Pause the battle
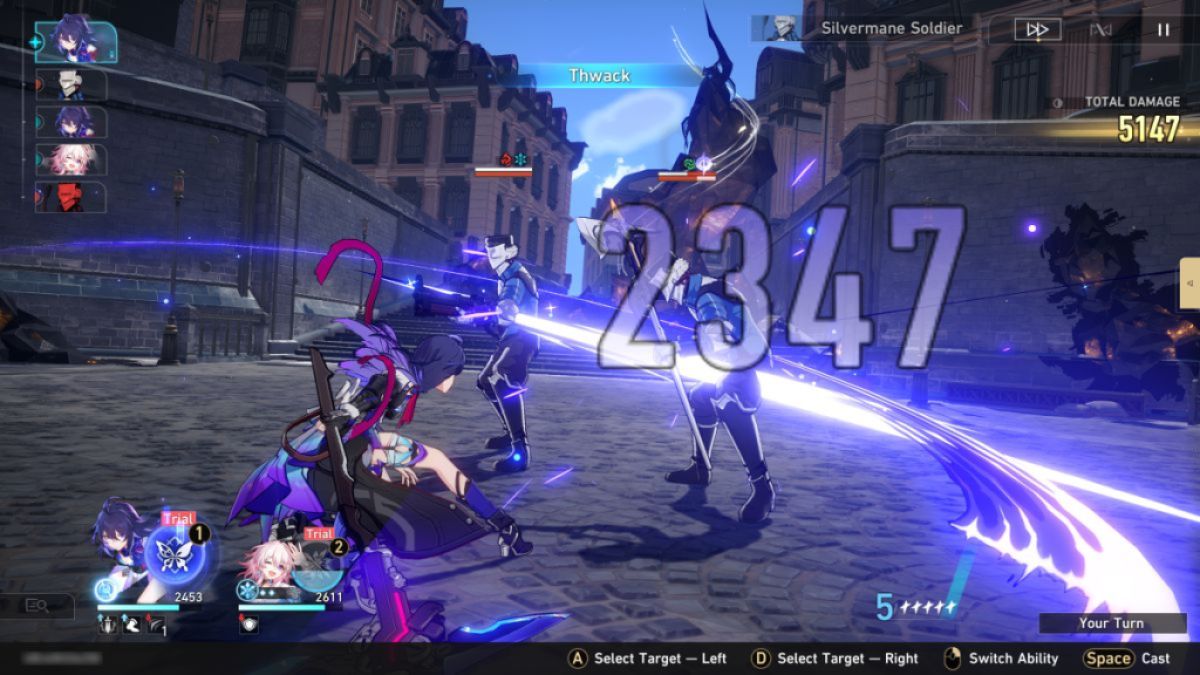The width and height of the screenshot is (1200, 675). click(x=1163, y=29)
